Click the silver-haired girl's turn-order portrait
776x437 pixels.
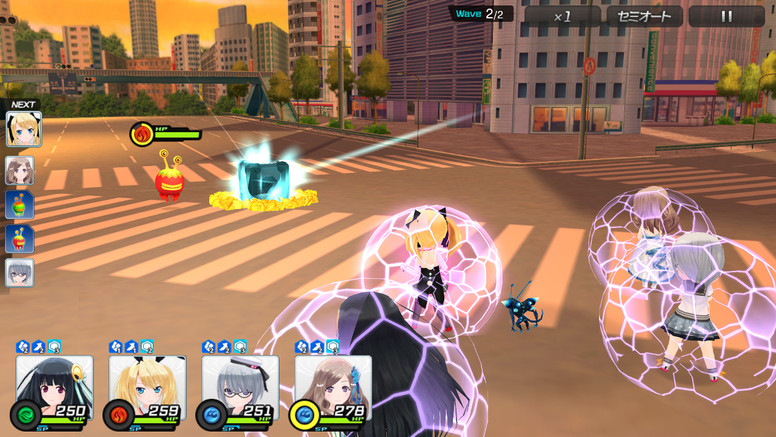(x=20, y=273)
